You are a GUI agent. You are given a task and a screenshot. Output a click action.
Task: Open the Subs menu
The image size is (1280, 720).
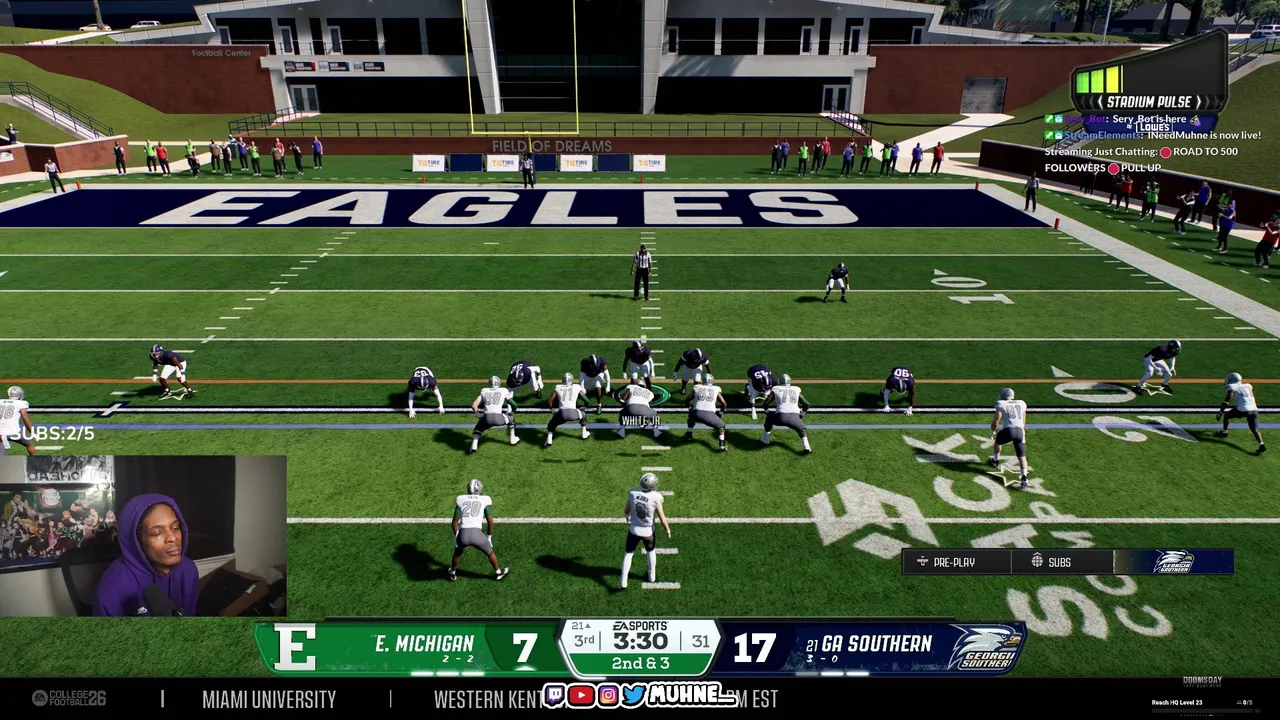click(1052, 562)
